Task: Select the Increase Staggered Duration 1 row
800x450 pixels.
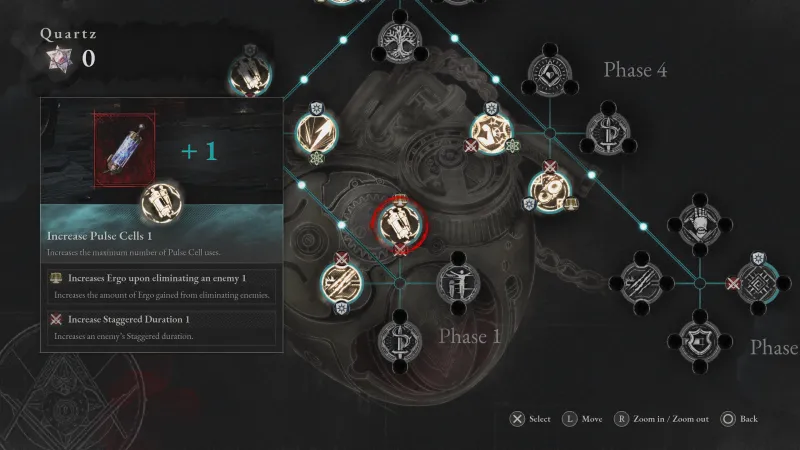Action: click(160, 325)
